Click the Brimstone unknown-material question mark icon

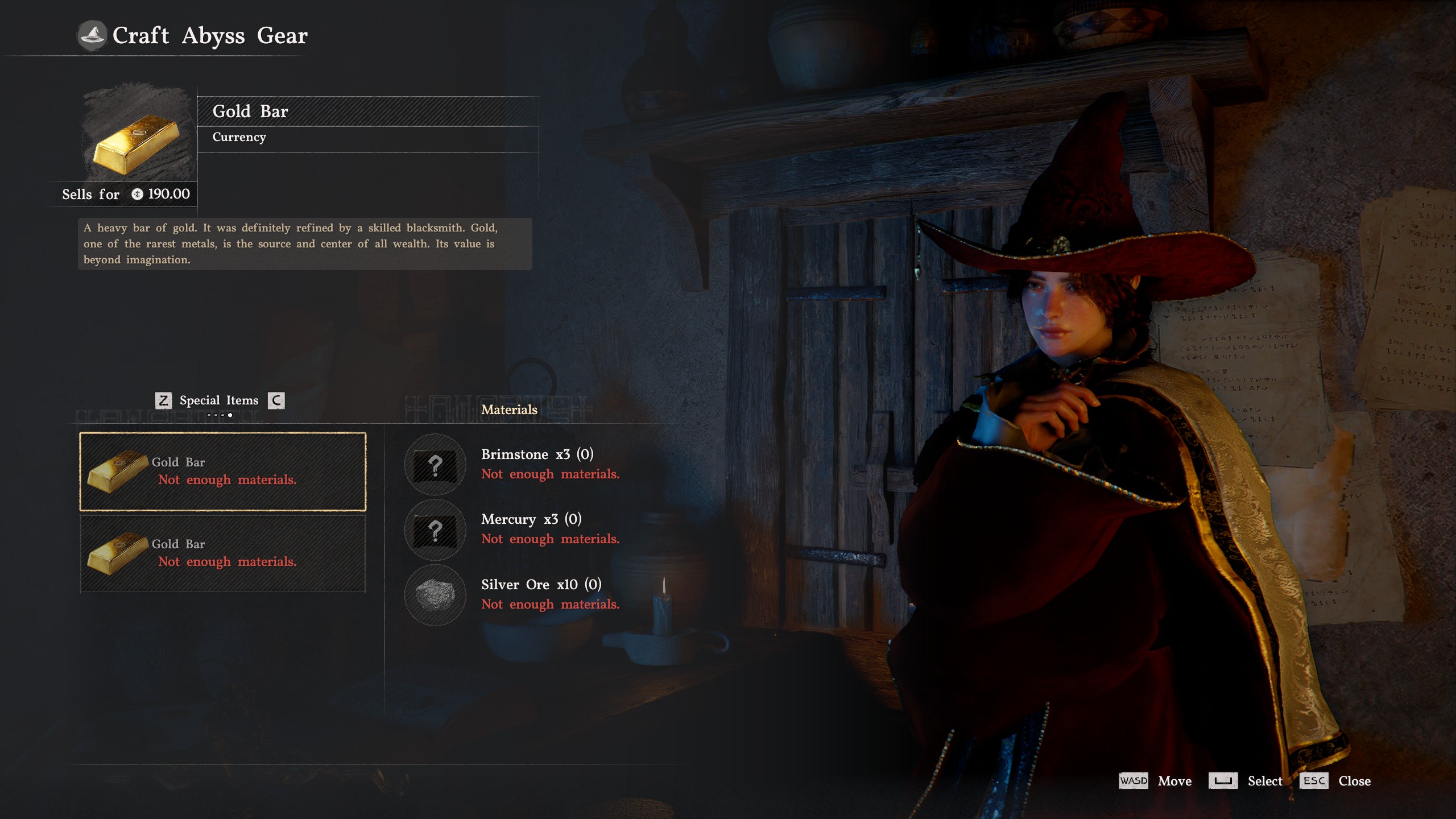click(x=435, y=465)
